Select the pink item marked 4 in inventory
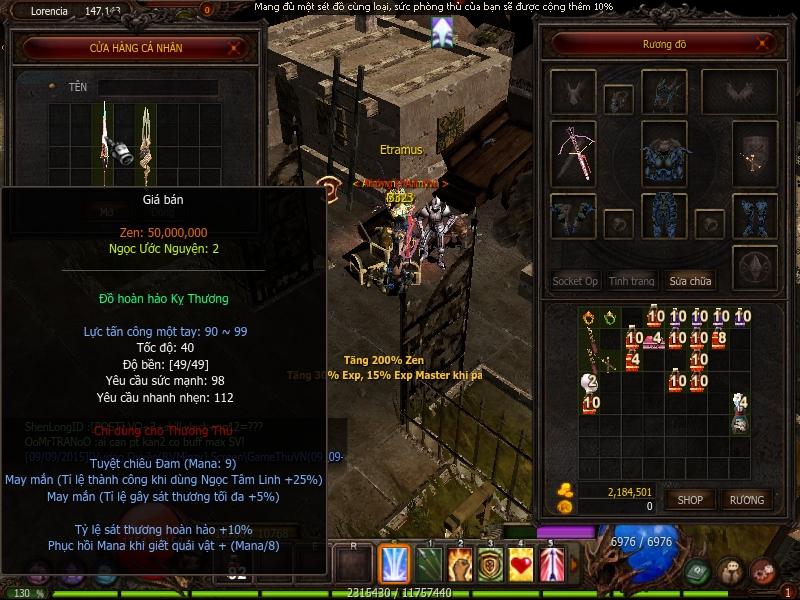The width and height of the screenshot is (800, 600). [x=654, y=341]
